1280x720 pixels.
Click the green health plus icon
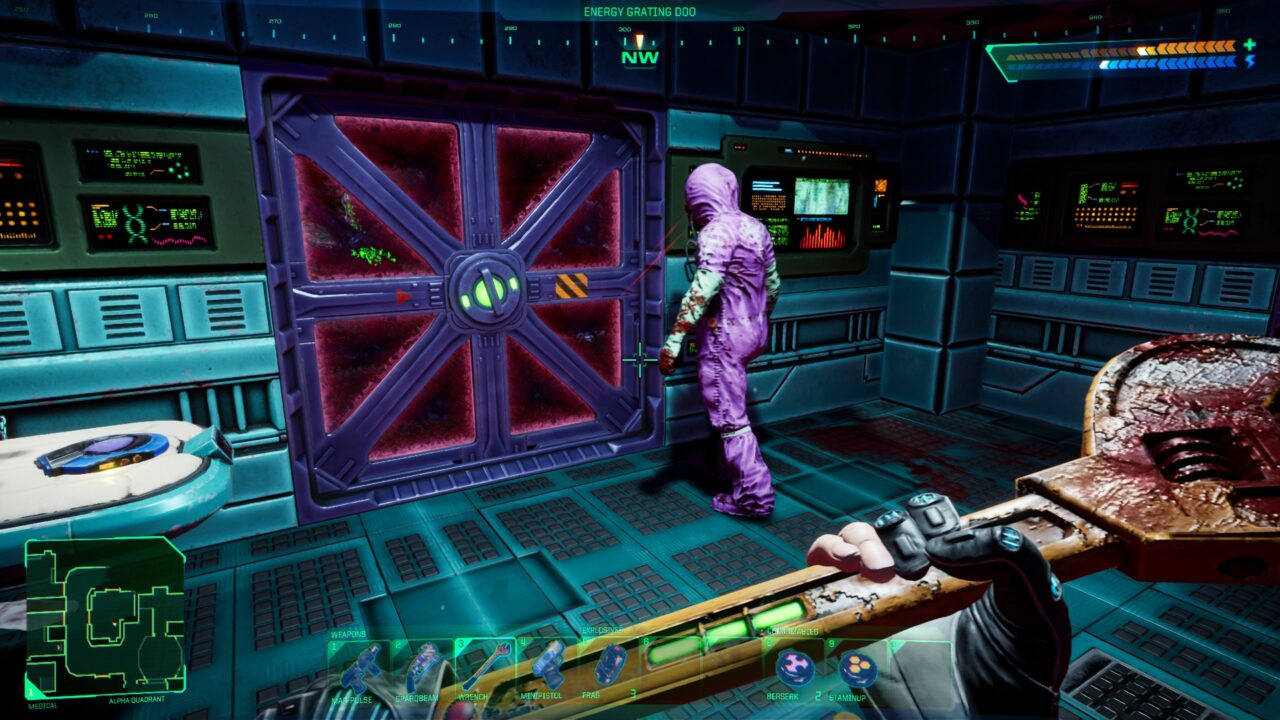[1249, 45]
